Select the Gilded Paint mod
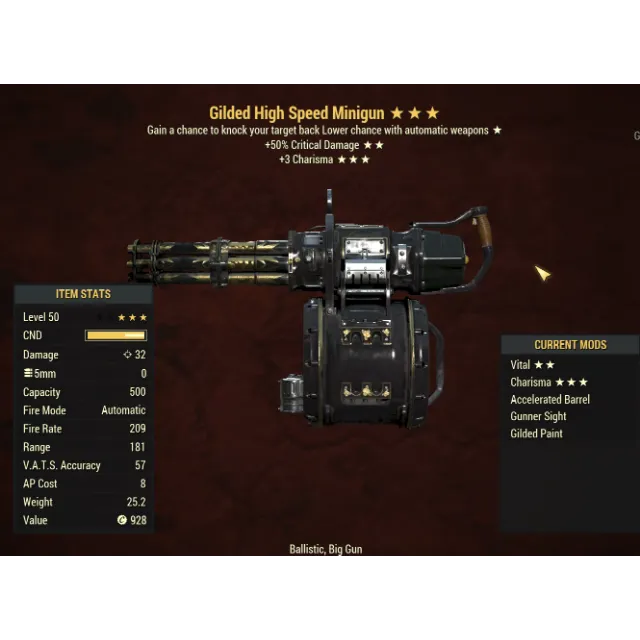The width and height of the screenshot is (640, 640). (536, 433)
